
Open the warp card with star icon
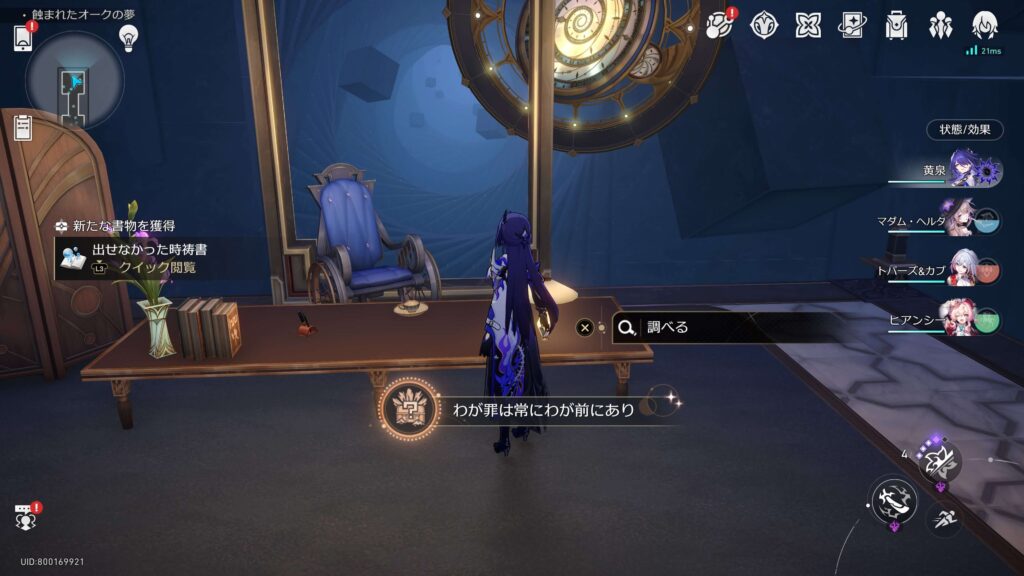(852, 25)
